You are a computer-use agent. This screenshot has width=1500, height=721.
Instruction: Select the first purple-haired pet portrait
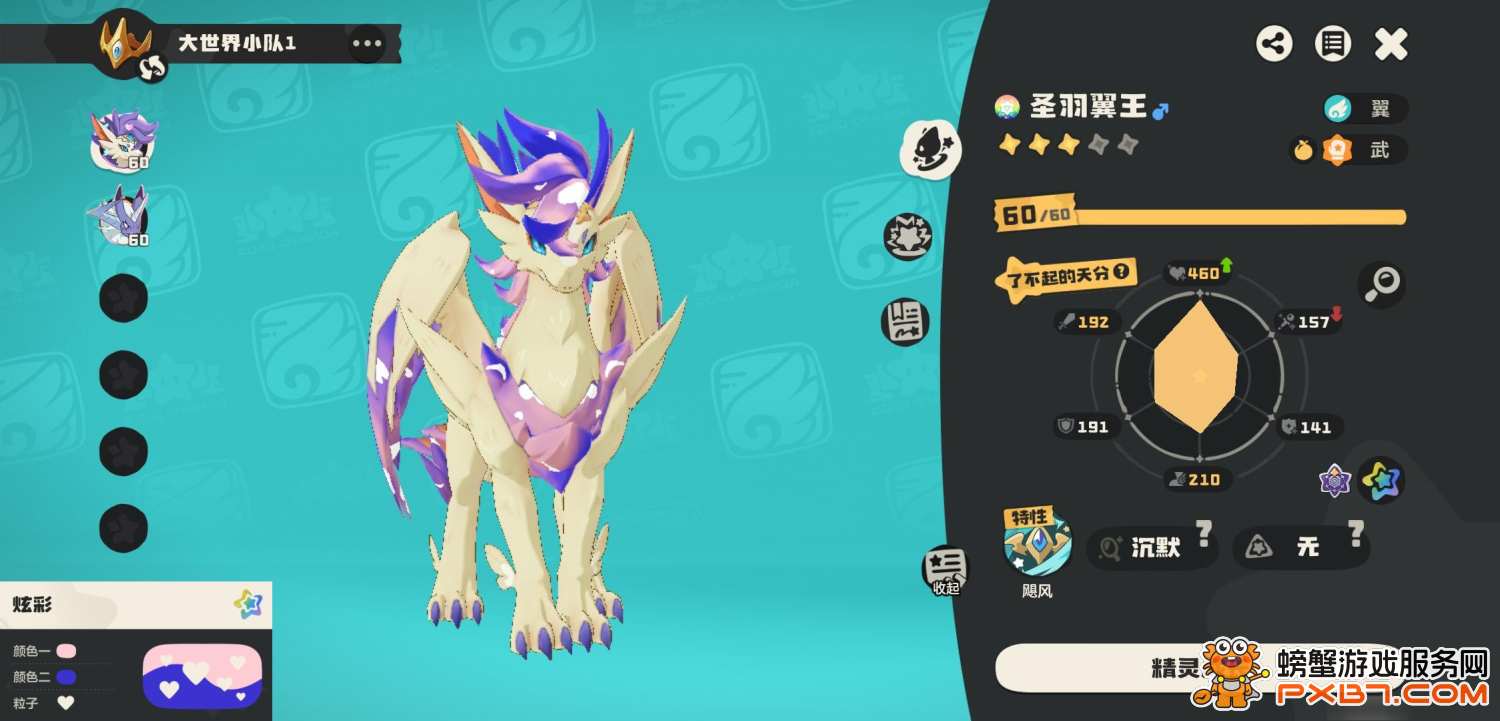pos(124,141)
